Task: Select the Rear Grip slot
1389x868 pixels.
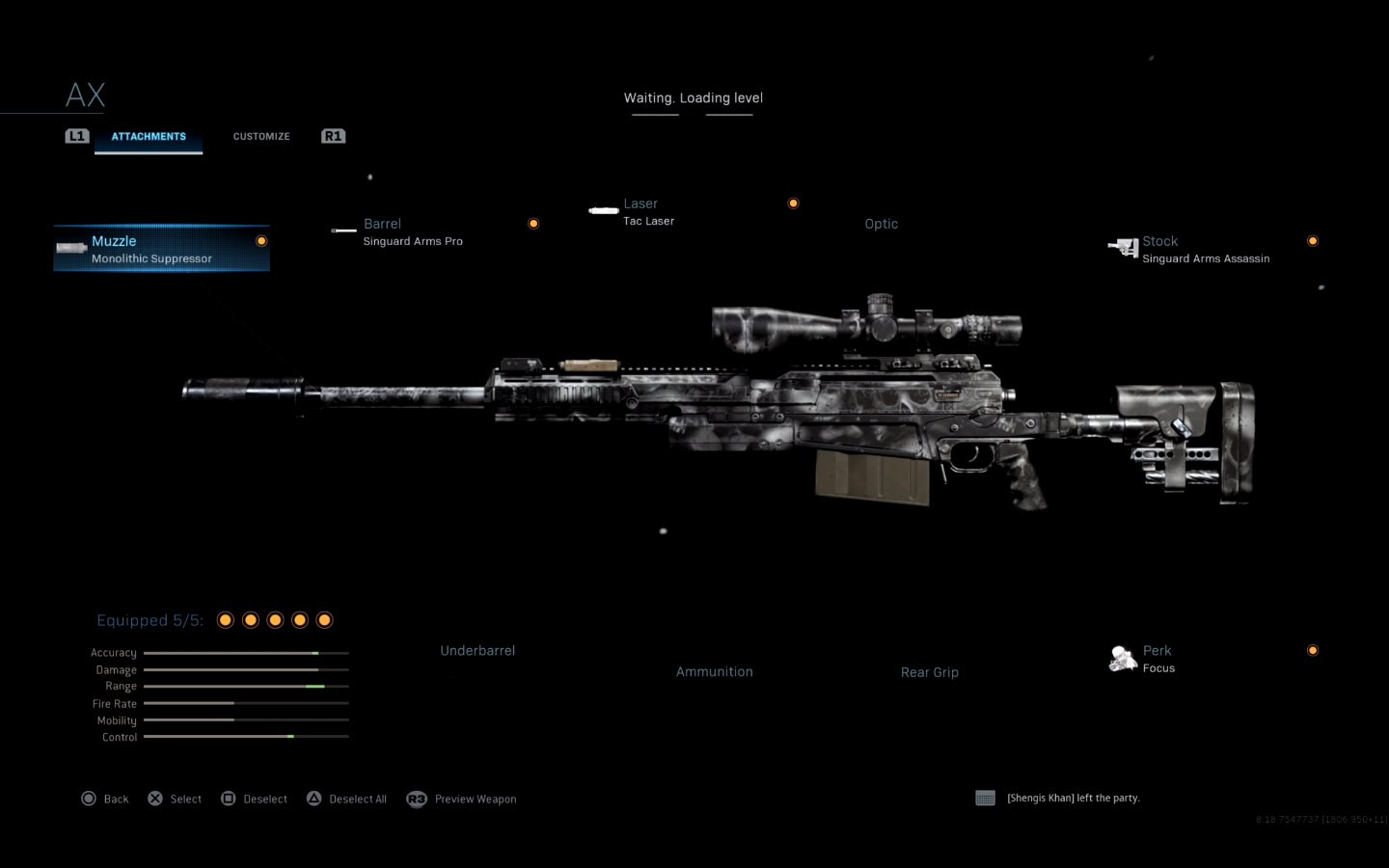Action: click(x=929, y=672)
